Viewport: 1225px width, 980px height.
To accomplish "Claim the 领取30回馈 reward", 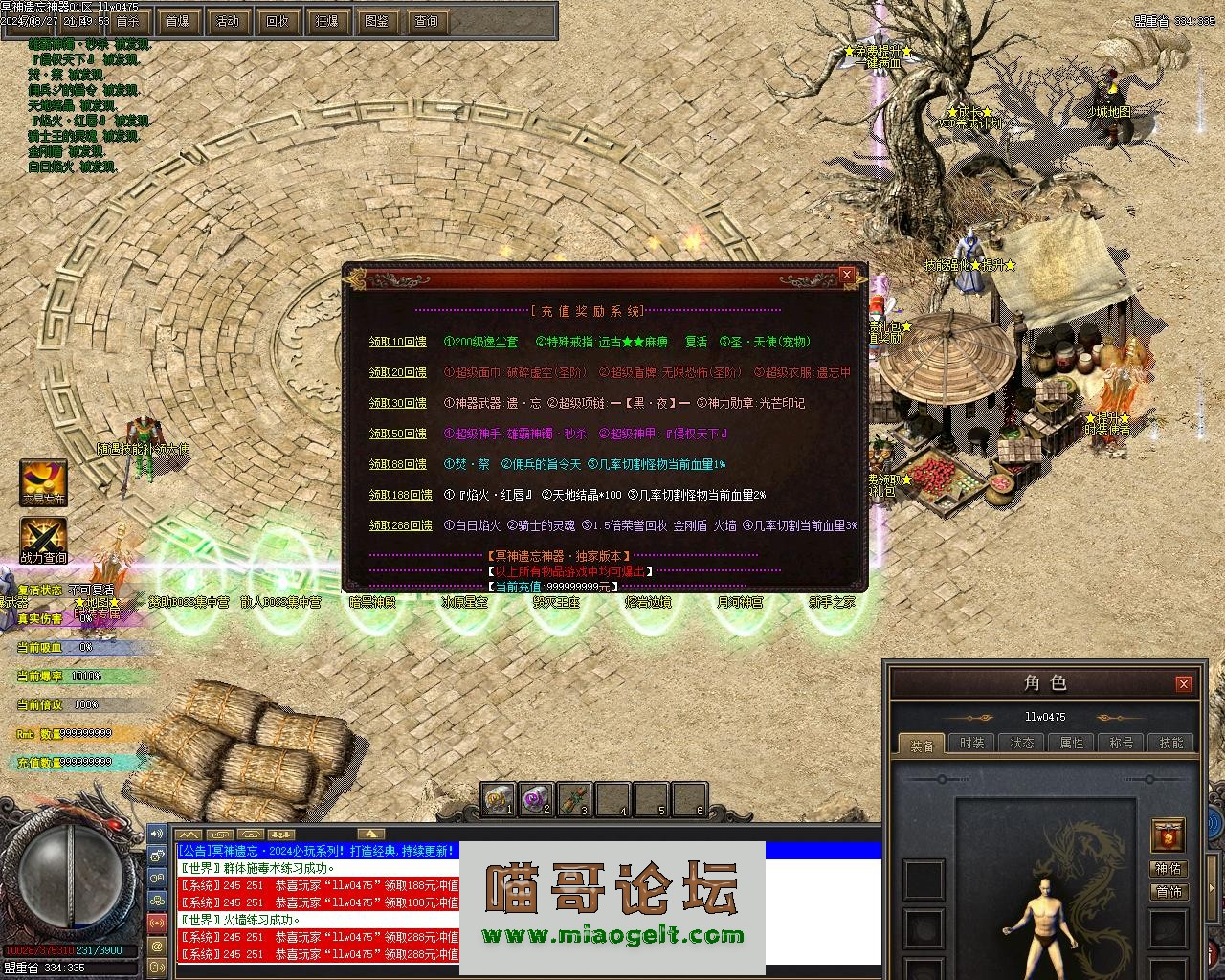I will (x=397, y=403).
